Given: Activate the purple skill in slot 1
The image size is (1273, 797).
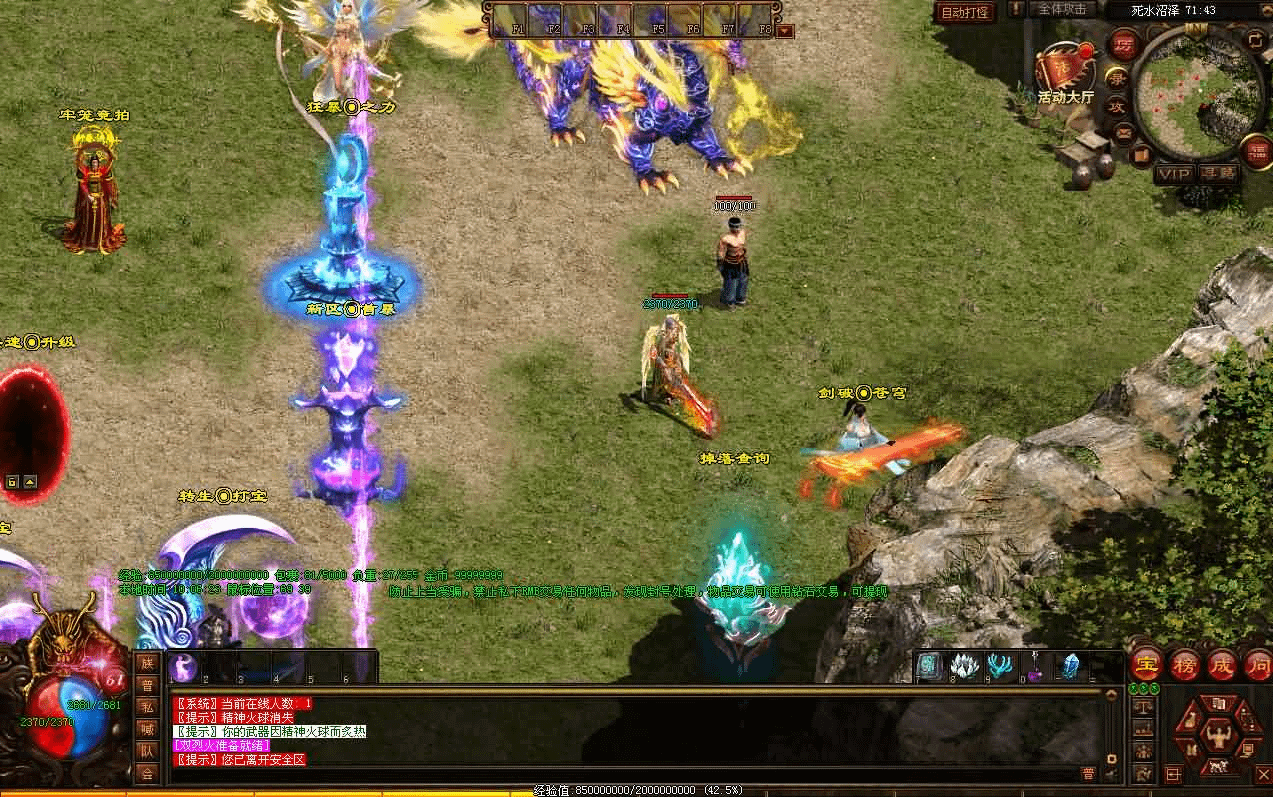Looking at the screenshot, I should (184, 668).
